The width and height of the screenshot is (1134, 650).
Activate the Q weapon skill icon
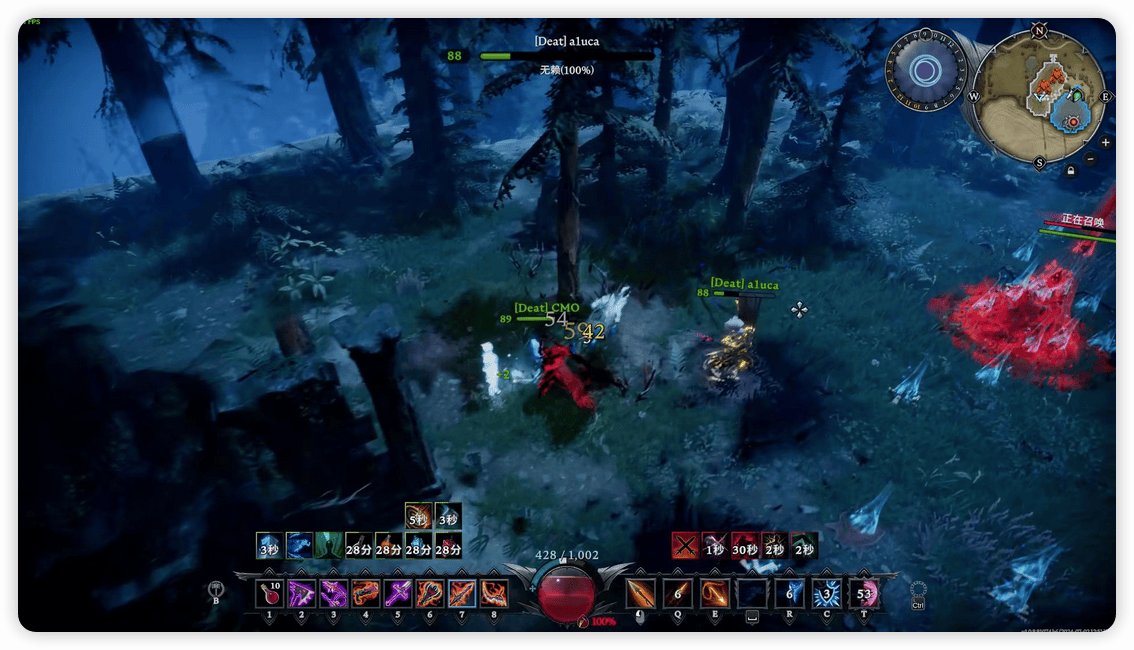(x=678, y=594)
